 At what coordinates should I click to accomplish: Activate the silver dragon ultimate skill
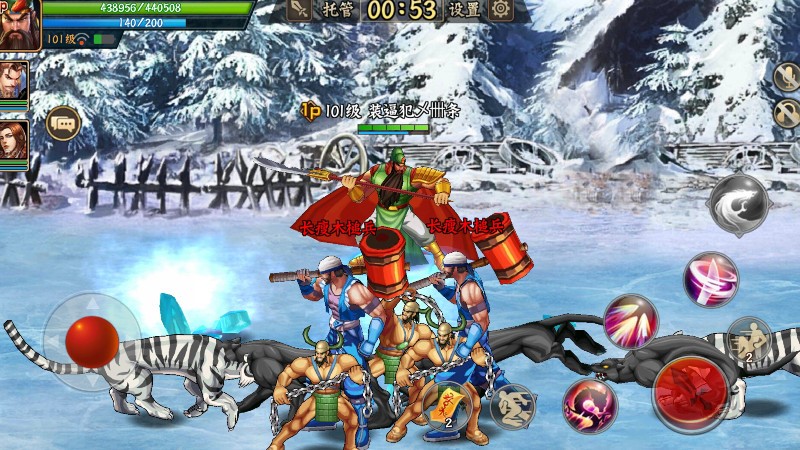tap(738, 204)
